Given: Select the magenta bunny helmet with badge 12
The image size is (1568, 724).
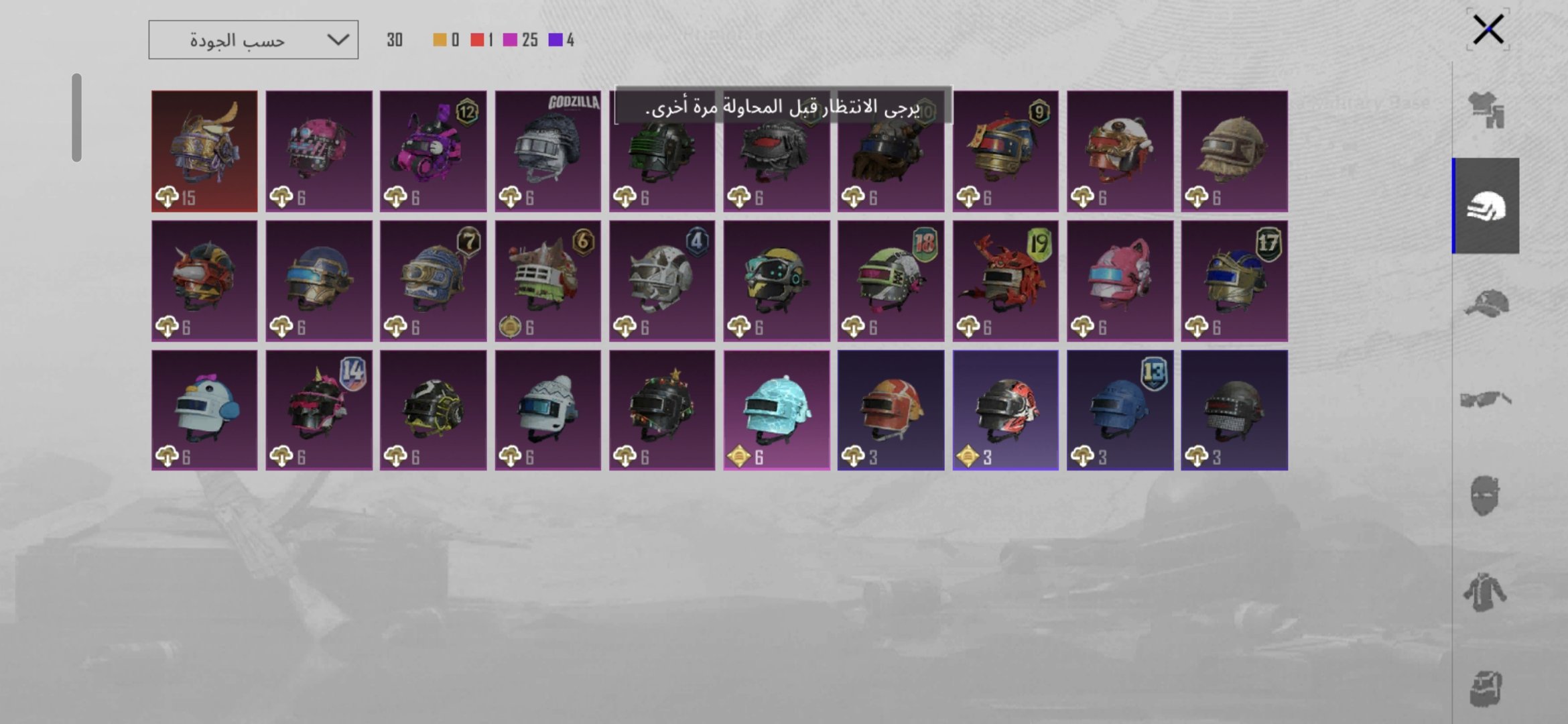Looking at the screenshot, I should (x=434, y=152).
